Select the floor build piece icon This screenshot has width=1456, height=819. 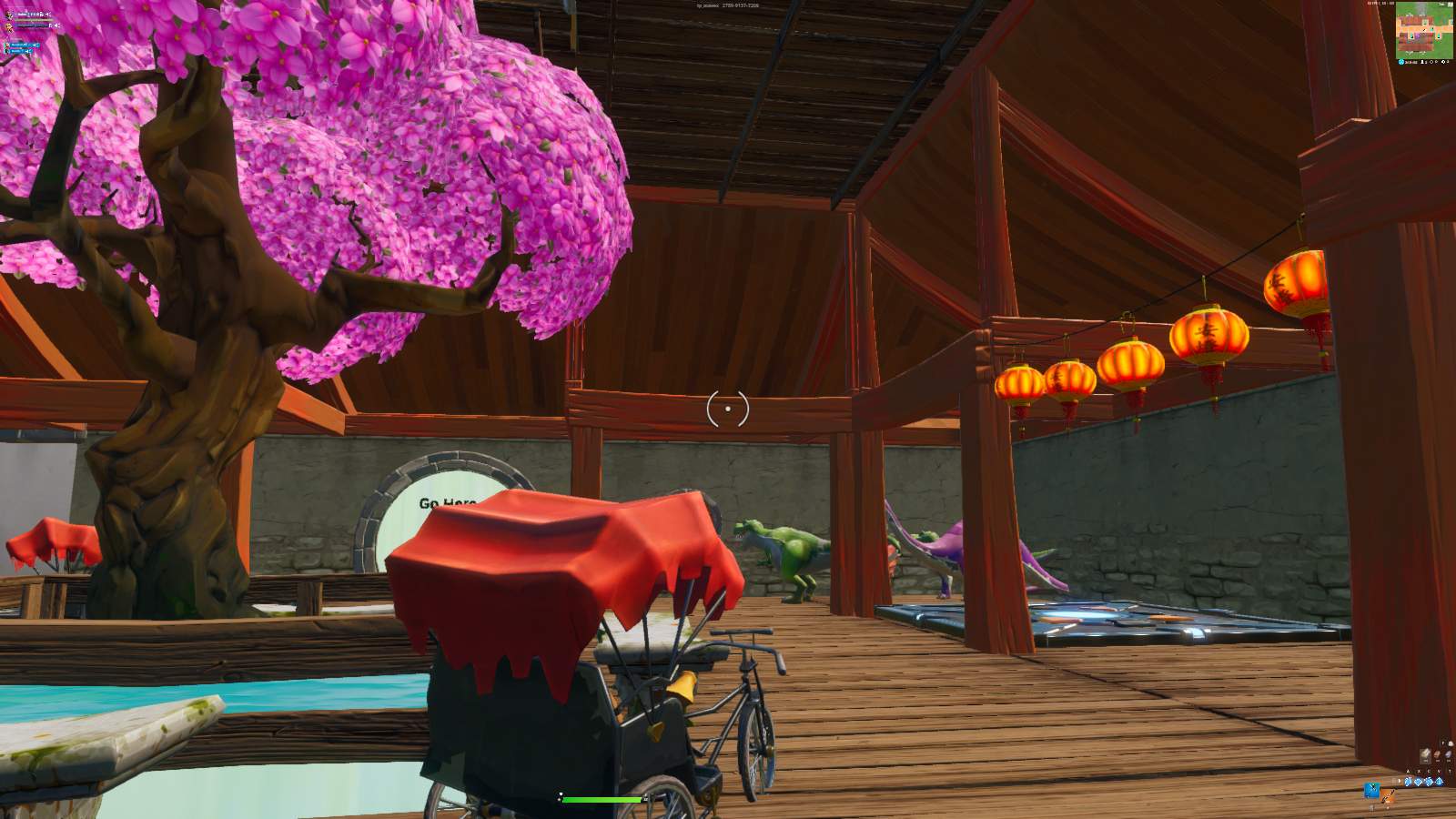(1419, 782)
